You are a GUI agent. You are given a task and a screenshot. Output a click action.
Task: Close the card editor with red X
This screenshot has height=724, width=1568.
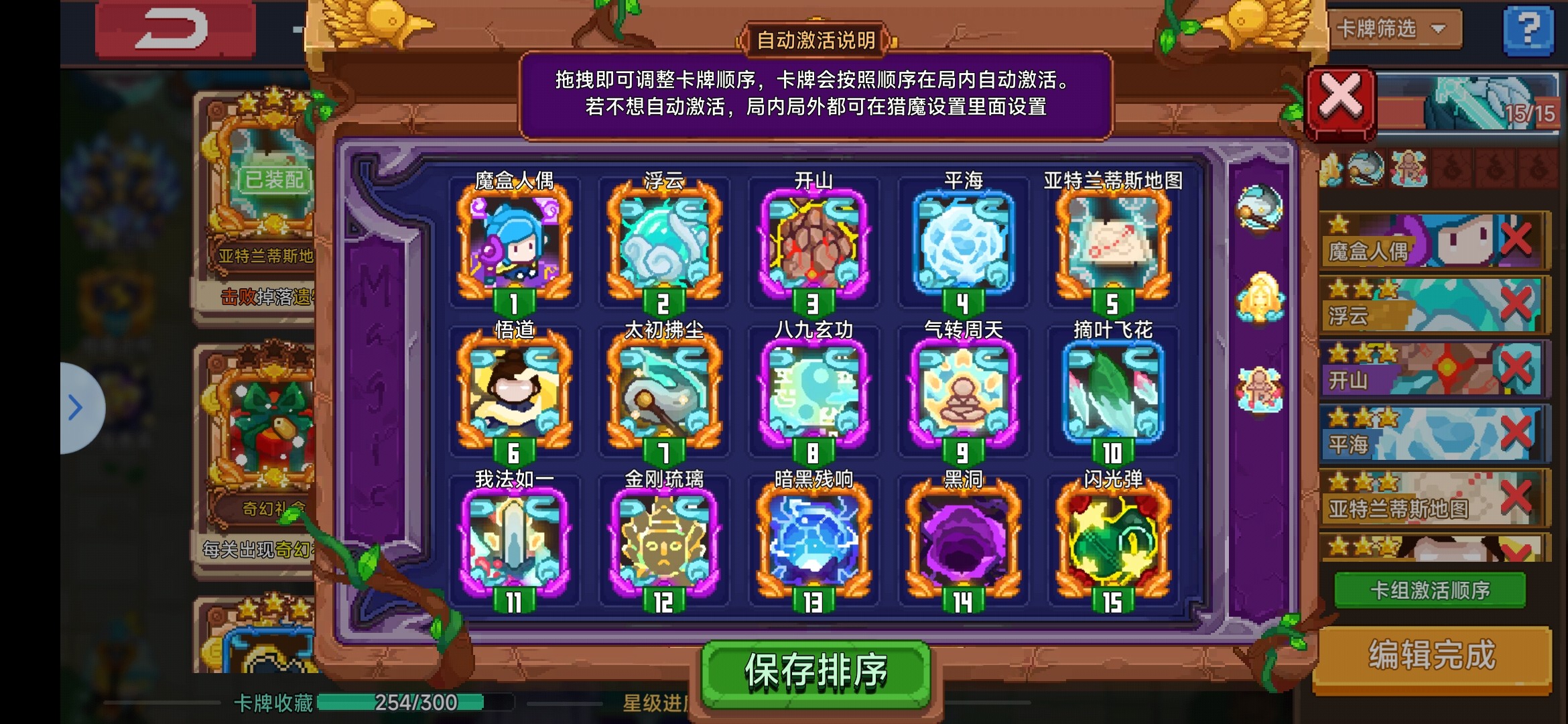(x=1340, y=101)
